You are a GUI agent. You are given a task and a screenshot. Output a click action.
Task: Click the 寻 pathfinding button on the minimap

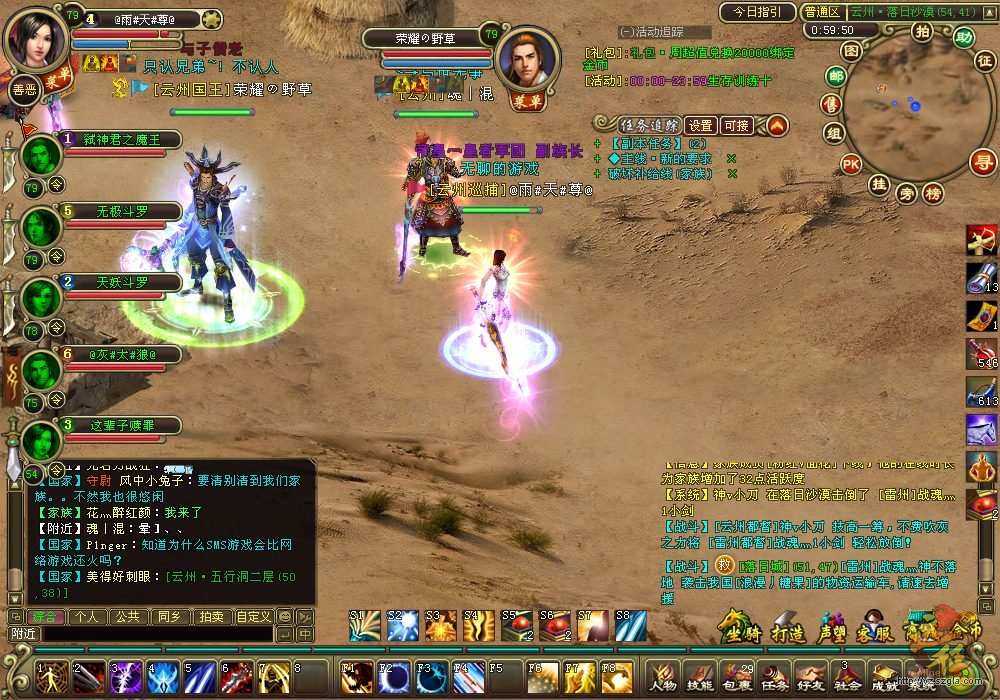point(984,160)
